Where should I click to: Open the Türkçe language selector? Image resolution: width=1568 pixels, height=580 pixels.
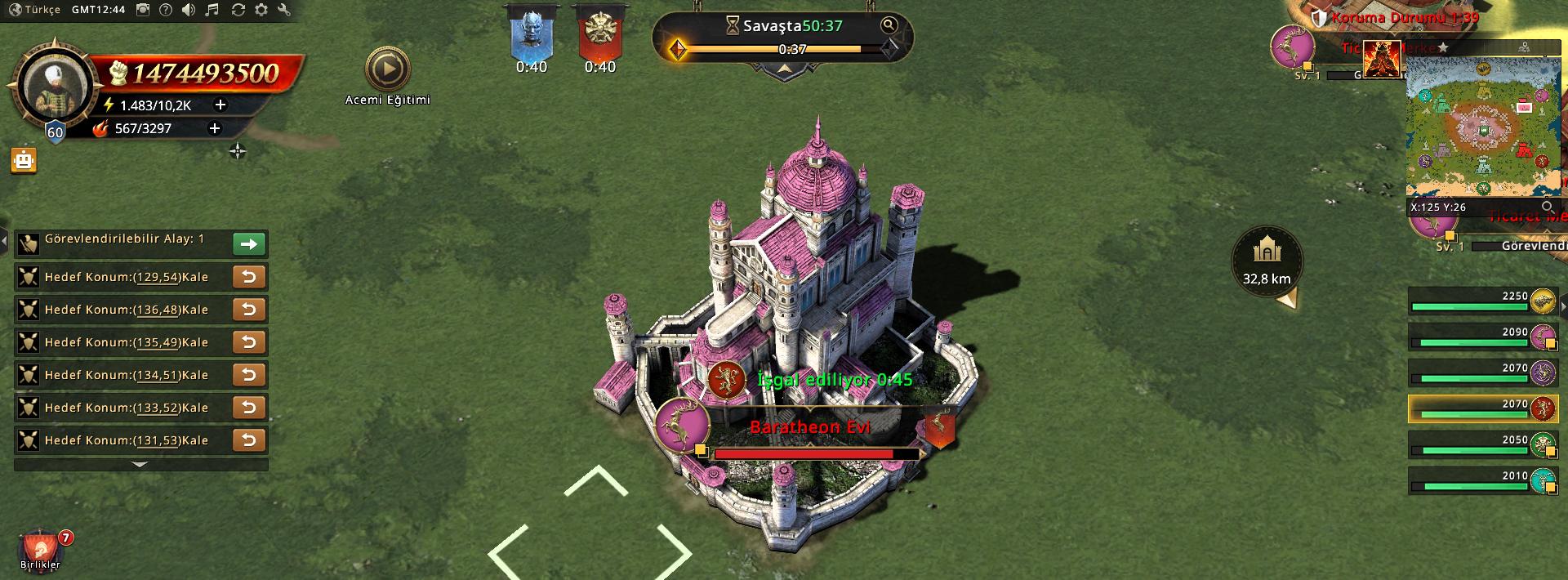coord(35,10)
